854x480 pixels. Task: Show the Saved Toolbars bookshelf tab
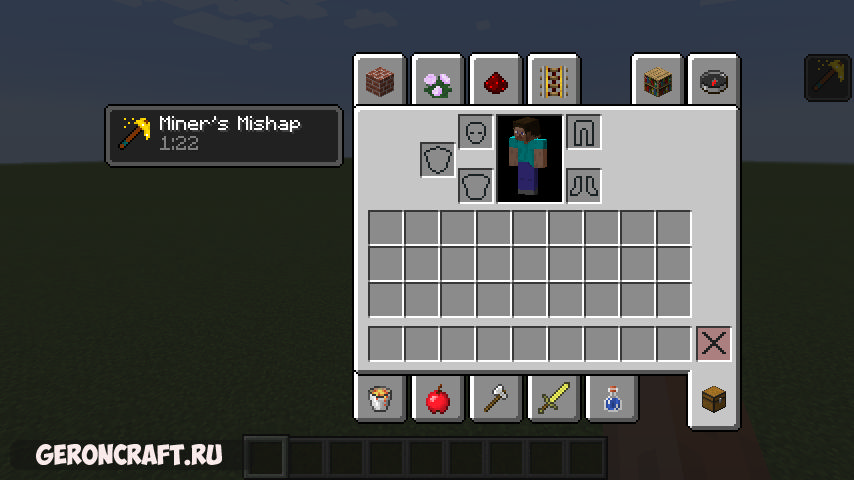click(656, 81)
